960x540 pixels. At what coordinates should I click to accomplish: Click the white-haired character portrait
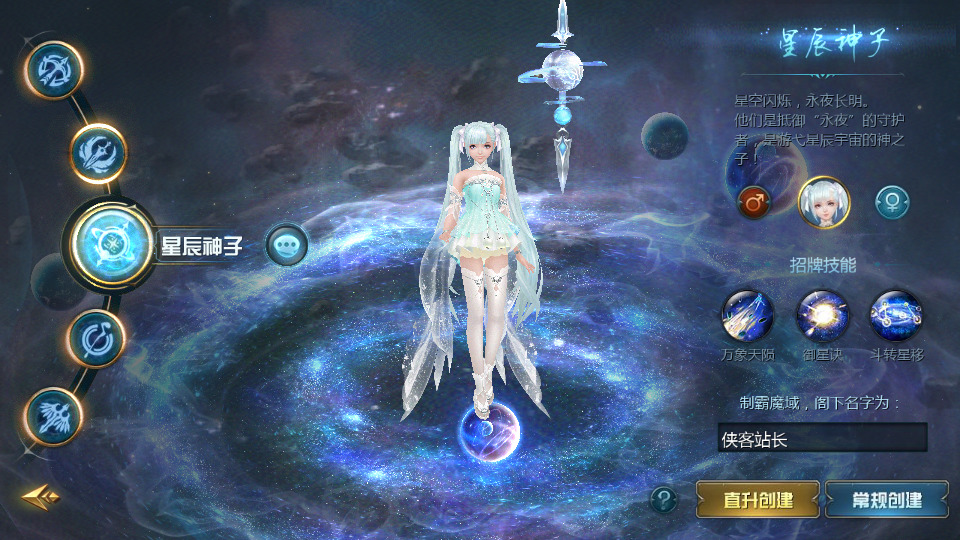[x=823, y=203]
